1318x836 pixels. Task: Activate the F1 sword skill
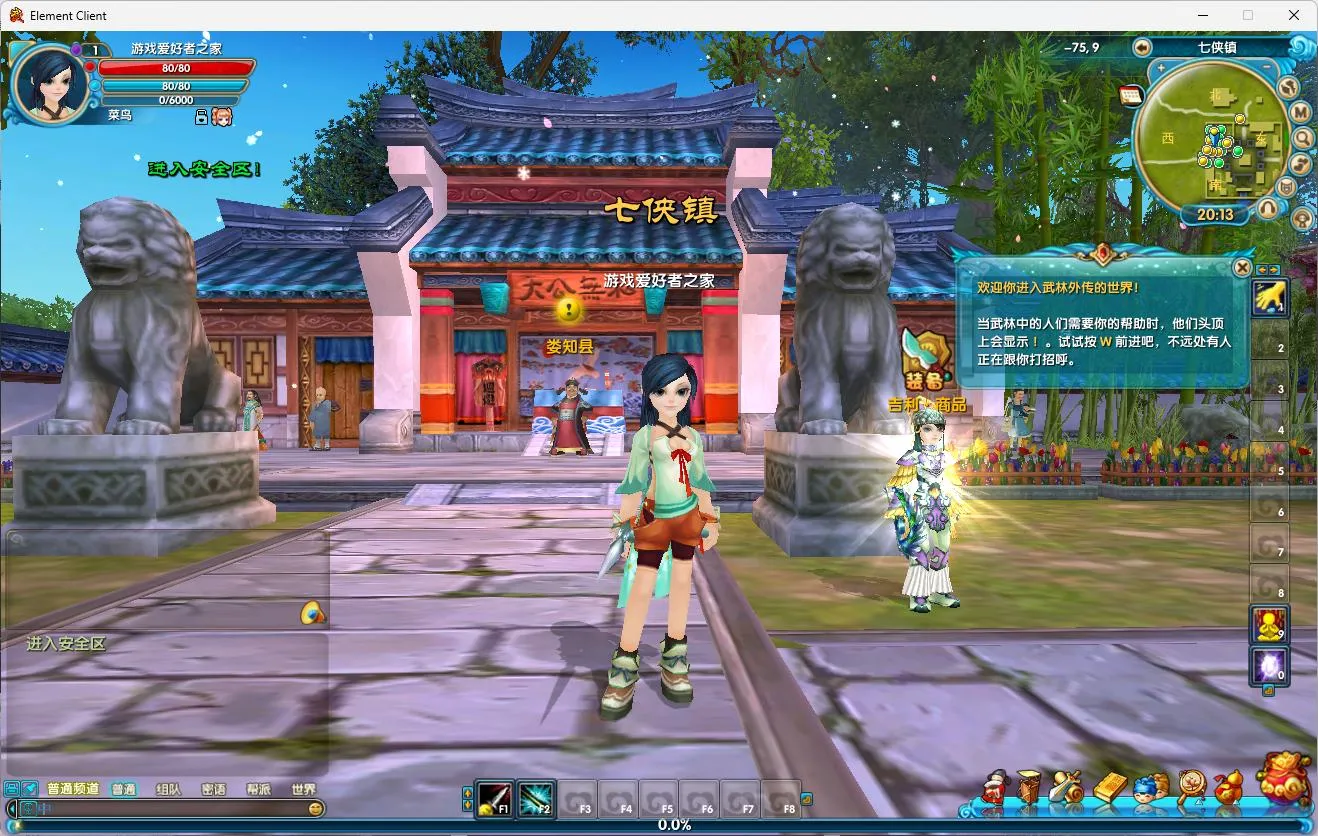[x=494, y=799]
